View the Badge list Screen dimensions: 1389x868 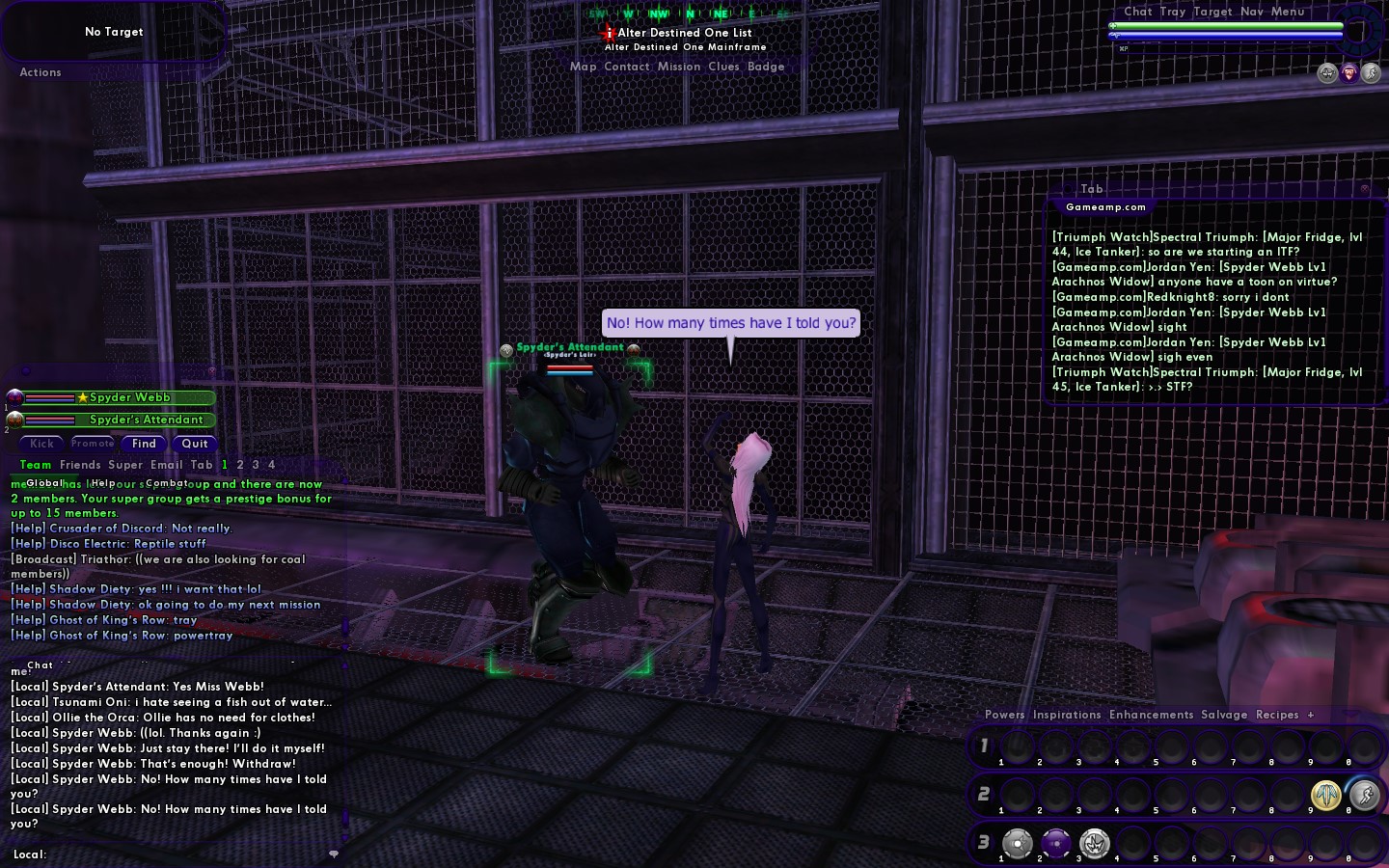[x=766, y=67]
